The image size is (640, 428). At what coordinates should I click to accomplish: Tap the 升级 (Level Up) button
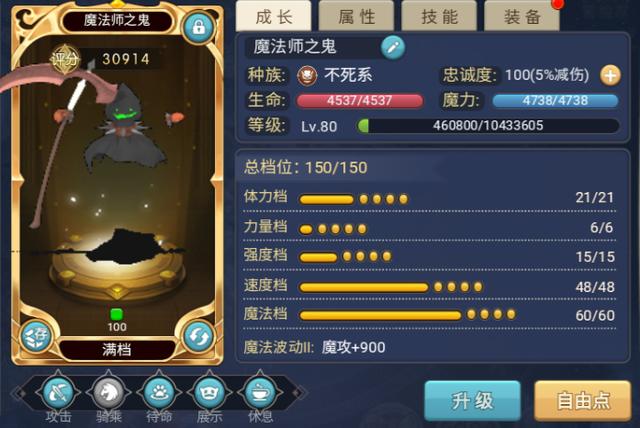pos(472,400)
